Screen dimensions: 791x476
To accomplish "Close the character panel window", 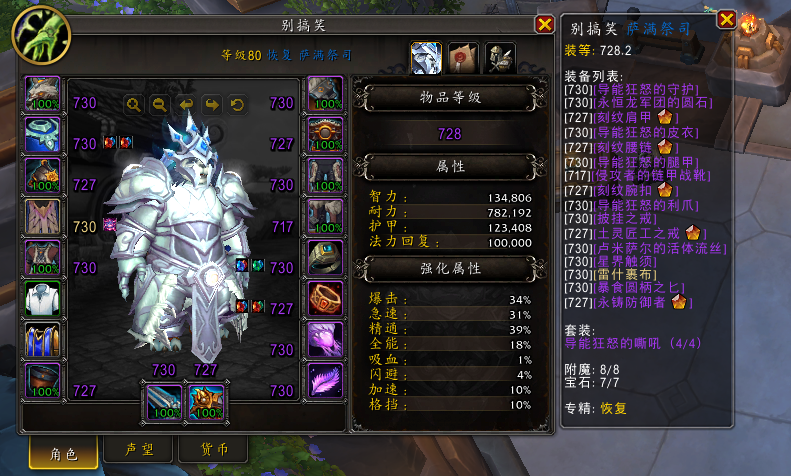I will tap(544, 24).
